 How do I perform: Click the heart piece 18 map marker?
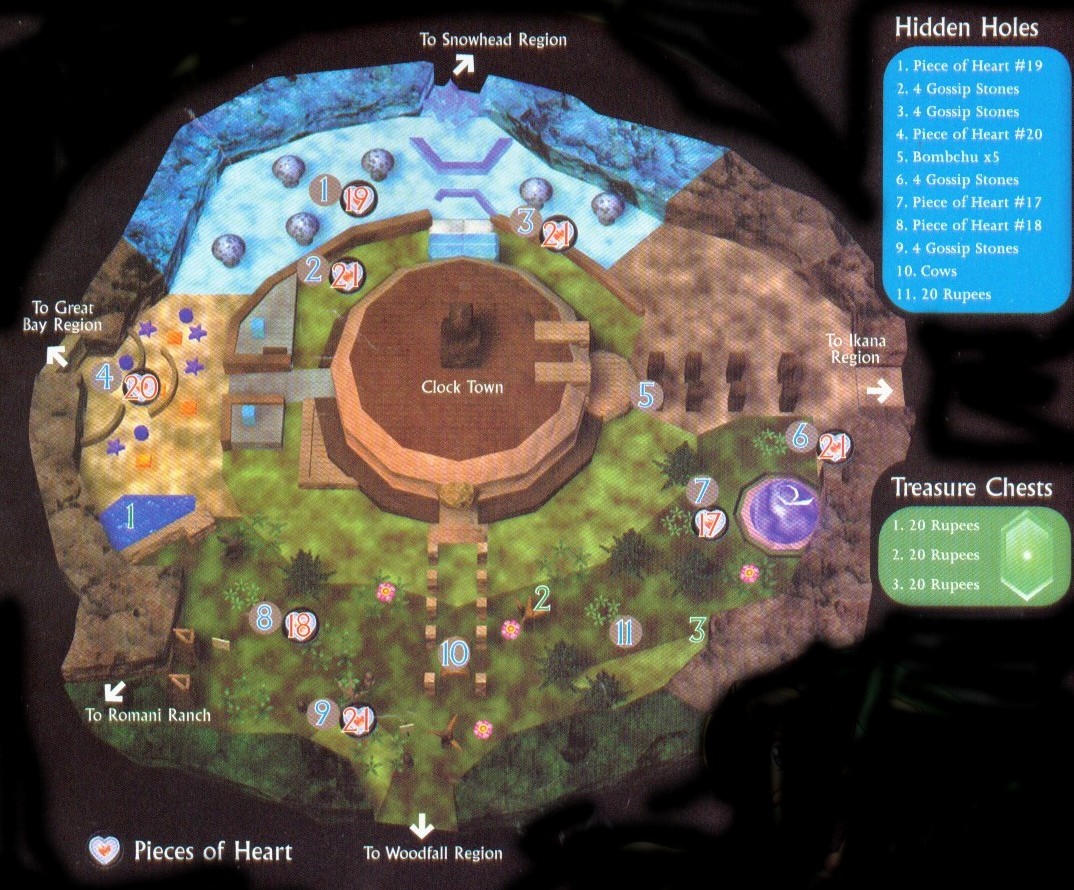pyautogui.click(x=299, y=625)
